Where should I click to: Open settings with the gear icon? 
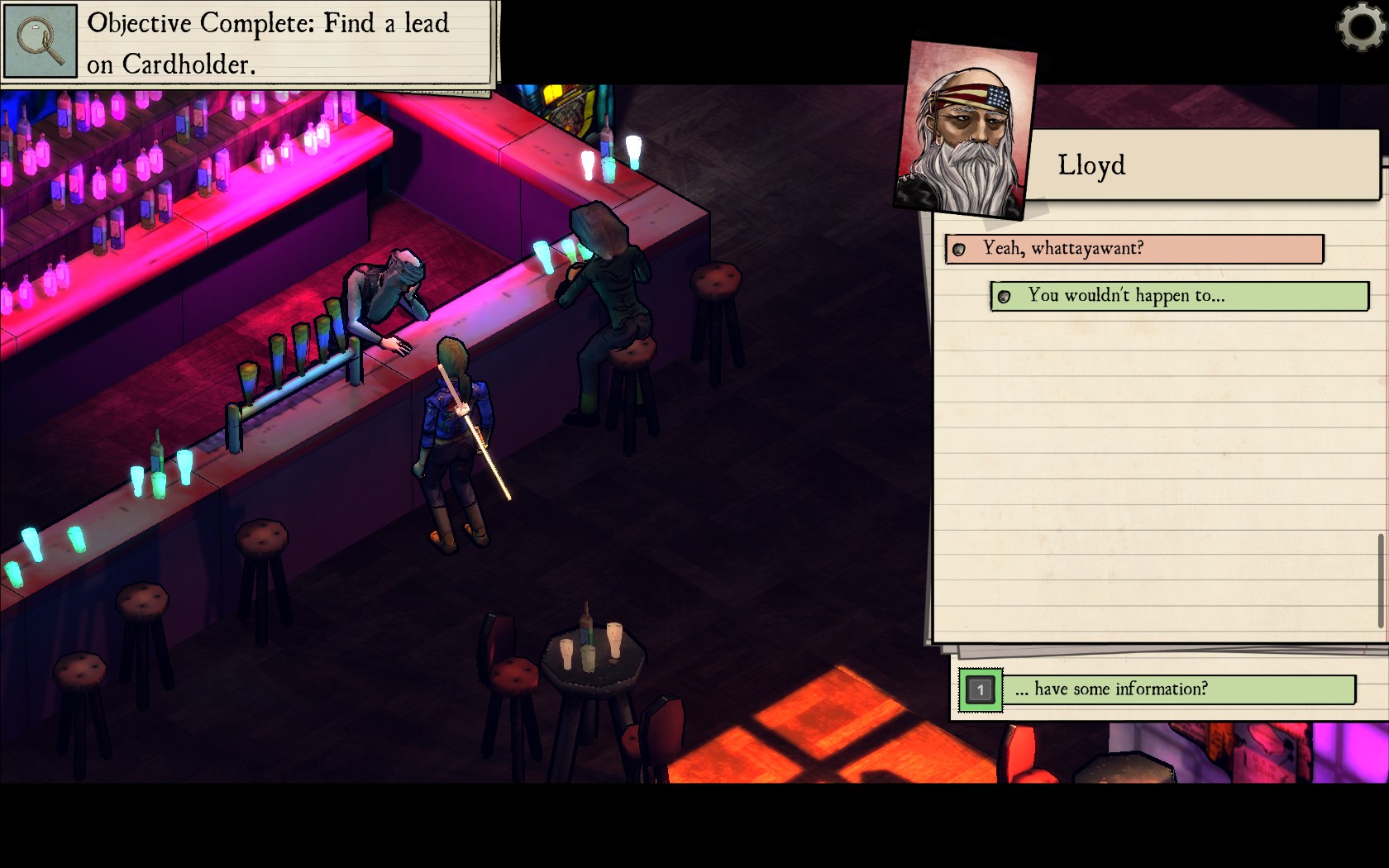tap(1361, 26)
